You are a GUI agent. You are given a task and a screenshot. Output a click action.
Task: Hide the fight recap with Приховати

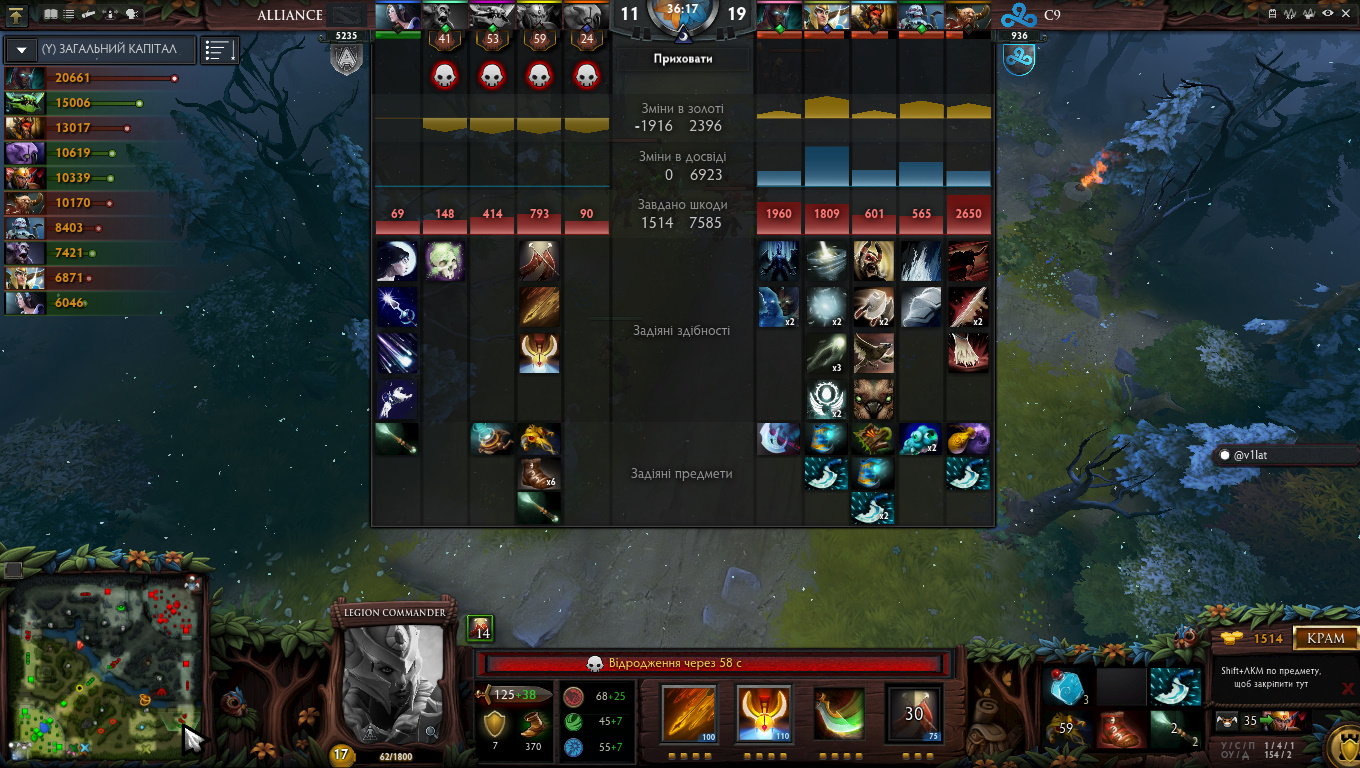click(682, 59)
